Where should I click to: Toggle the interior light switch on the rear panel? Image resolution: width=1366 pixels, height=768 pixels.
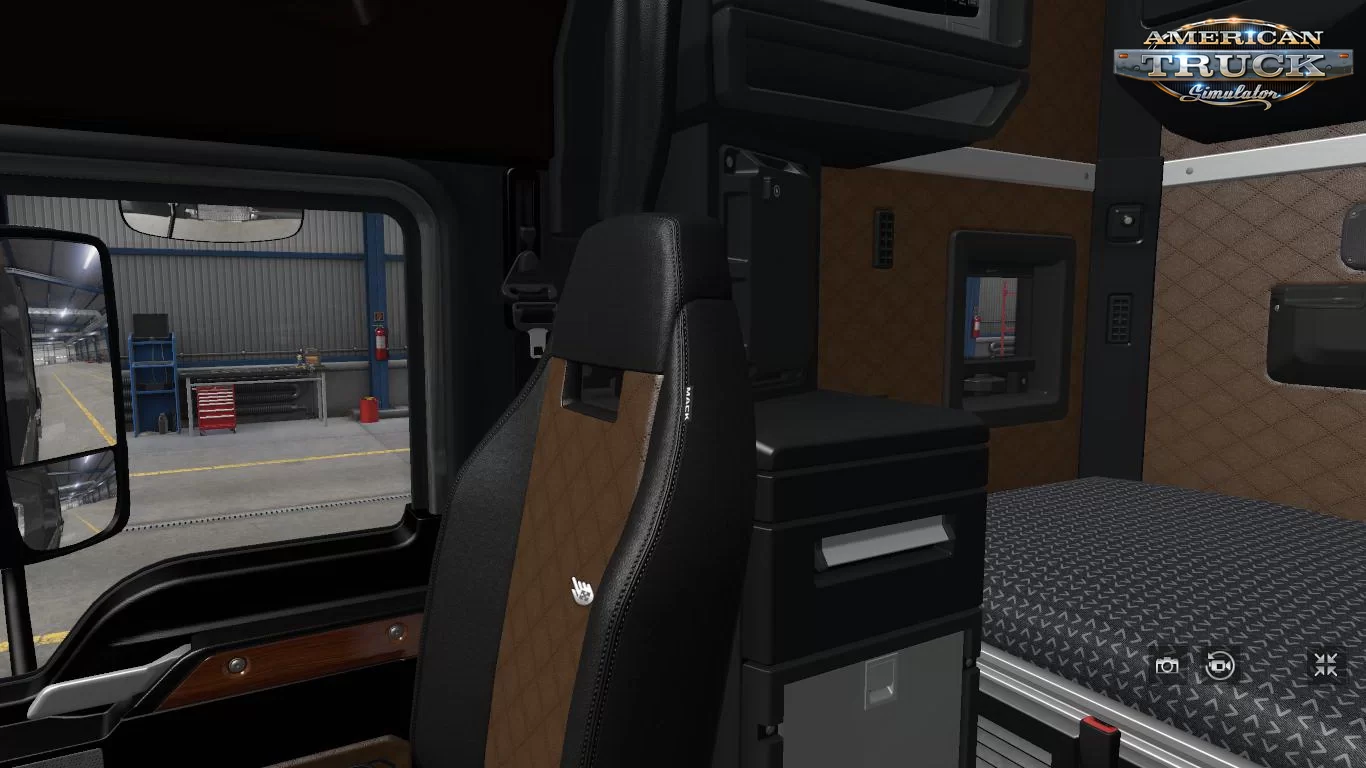click(1125, 218)
